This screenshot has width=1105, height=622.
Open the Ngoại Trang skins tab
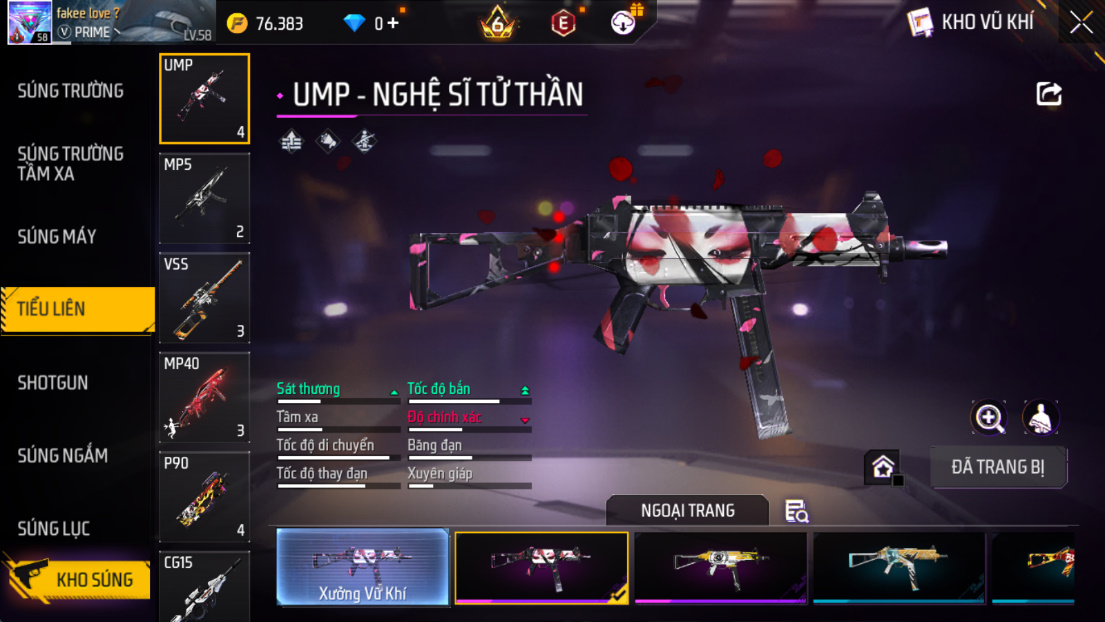coord(687,511)
